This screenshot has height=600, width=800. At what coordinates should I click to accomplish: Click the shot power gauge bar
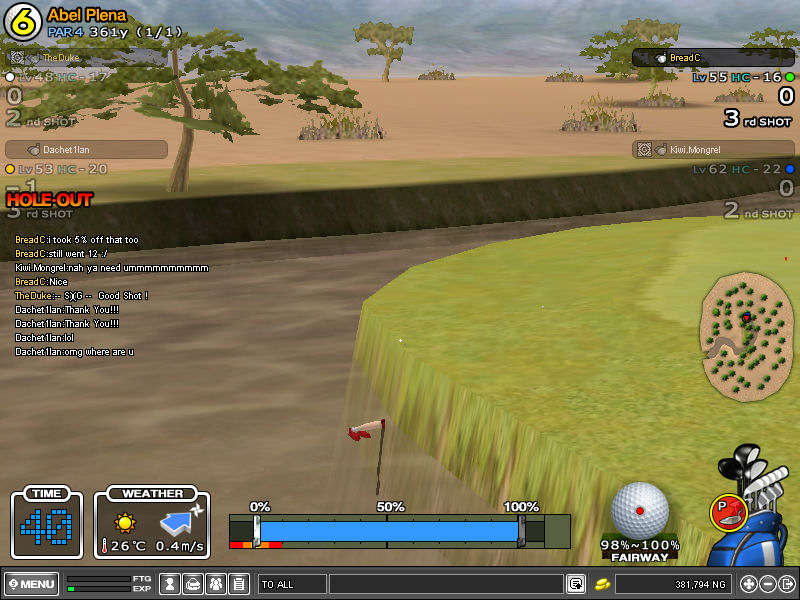tap(388, 530)
